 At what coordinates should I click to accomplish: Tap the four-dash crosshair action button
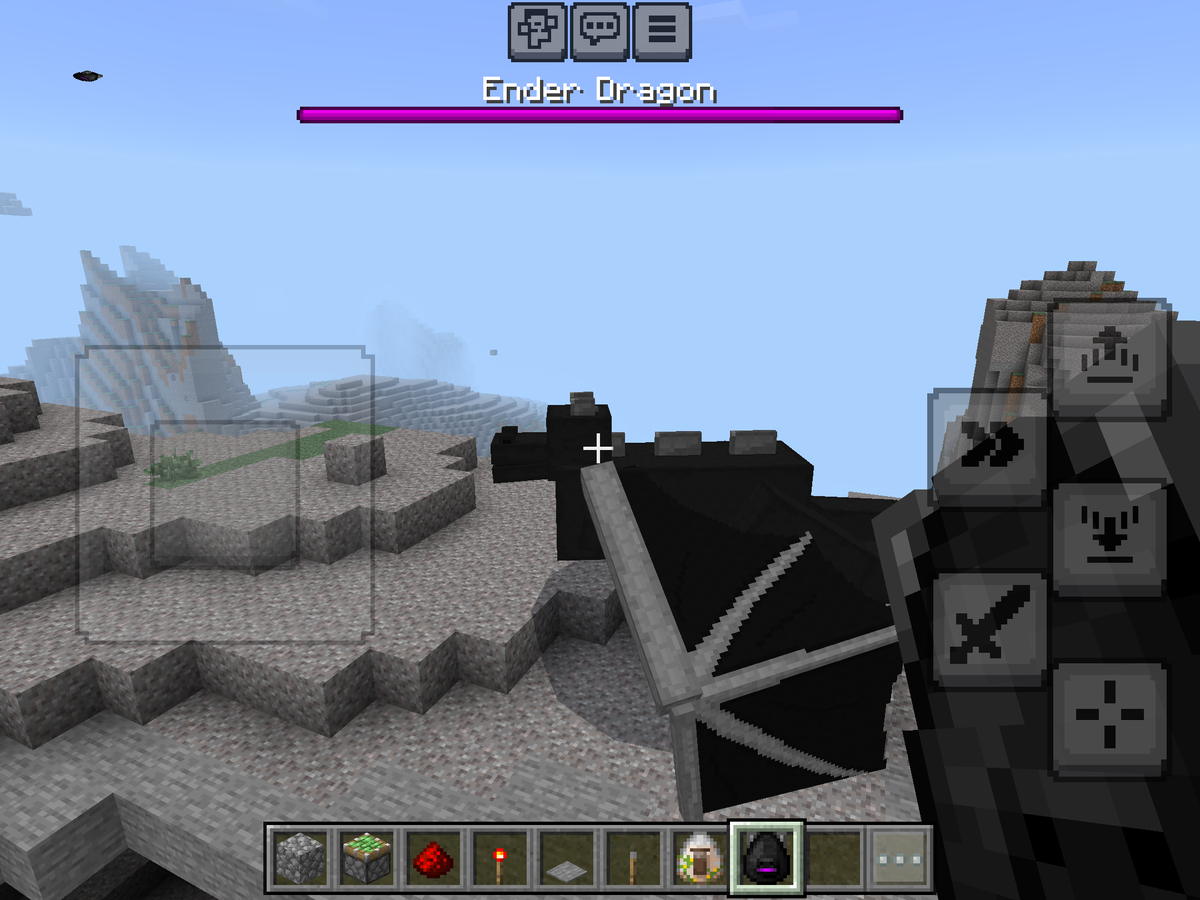(x=1109, y=718)
